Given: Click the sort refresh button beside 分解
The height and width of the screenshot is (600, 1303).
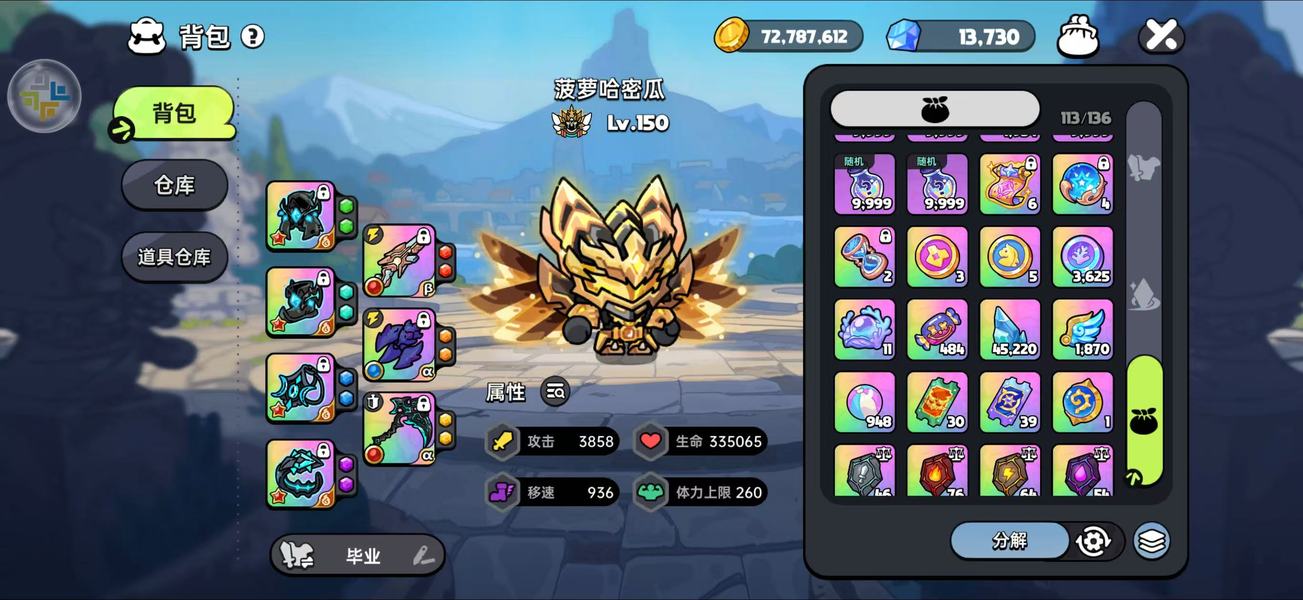Looking at the screenshot, I should coord(1093,541).
